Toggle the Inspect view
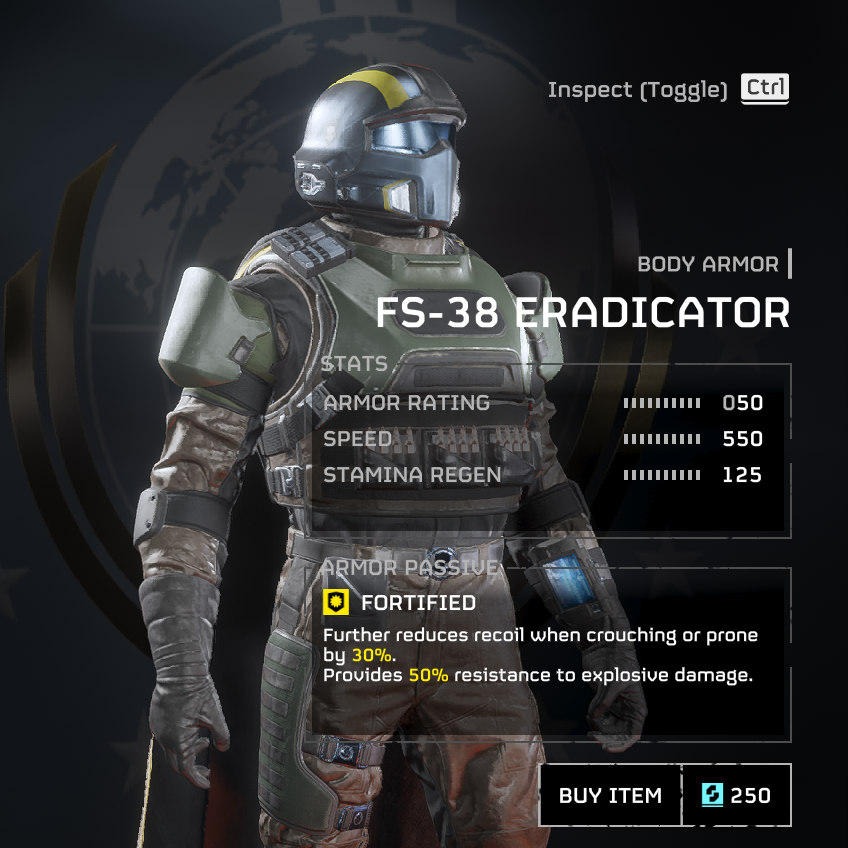 coord(765,89)
